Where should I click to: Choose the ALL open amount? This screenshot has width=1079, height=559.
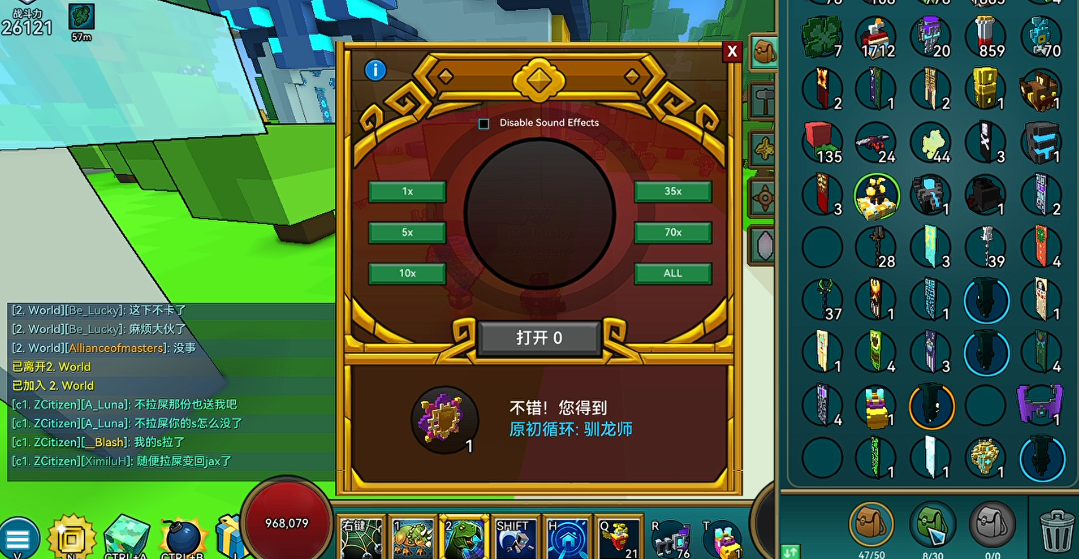(x=672, y=273)
